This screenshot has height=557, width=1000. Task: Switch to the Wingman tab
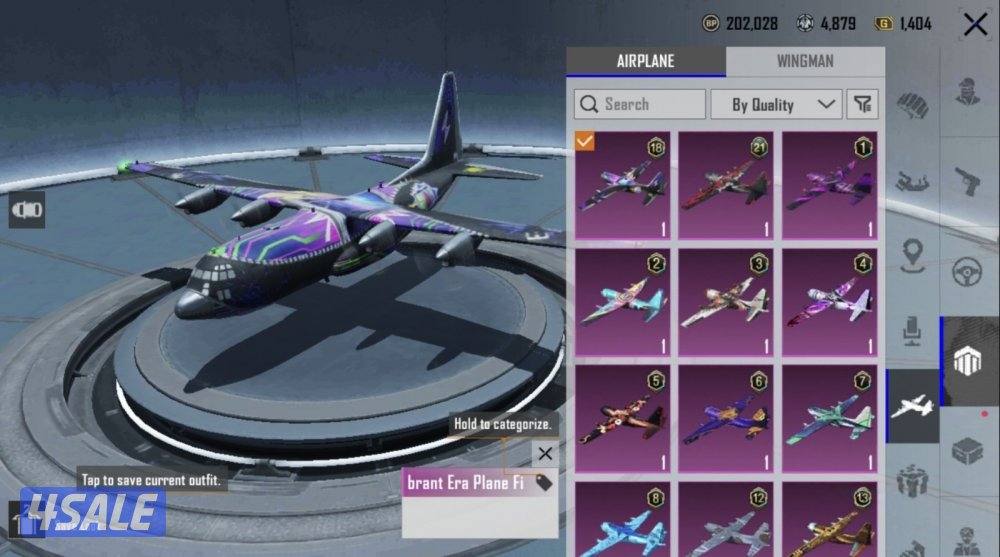pos(805,61)
